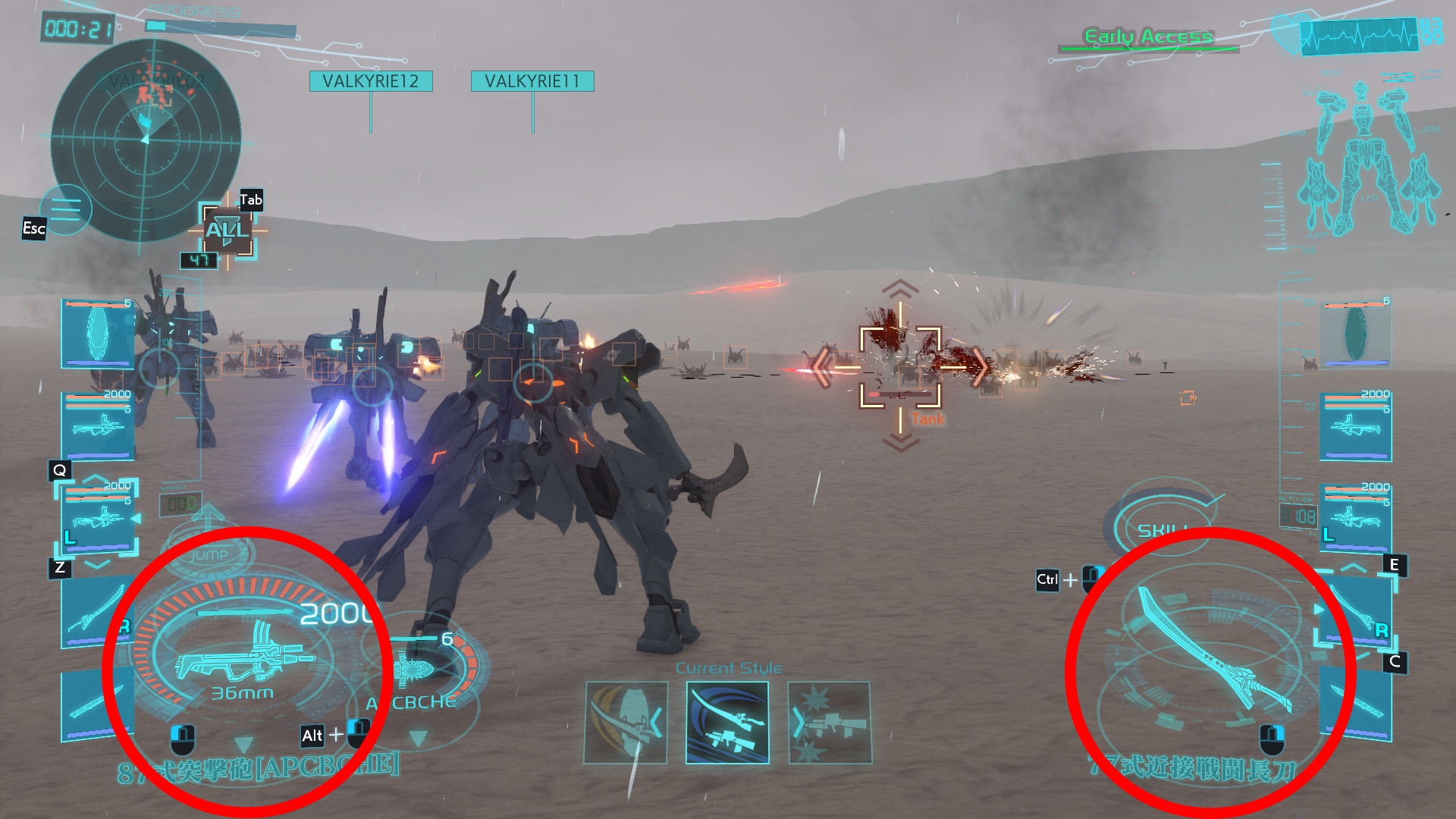1456x819 pixels.
Task: Select the VALKYRIE11 squadmate tag
Action: pos(532,81)
